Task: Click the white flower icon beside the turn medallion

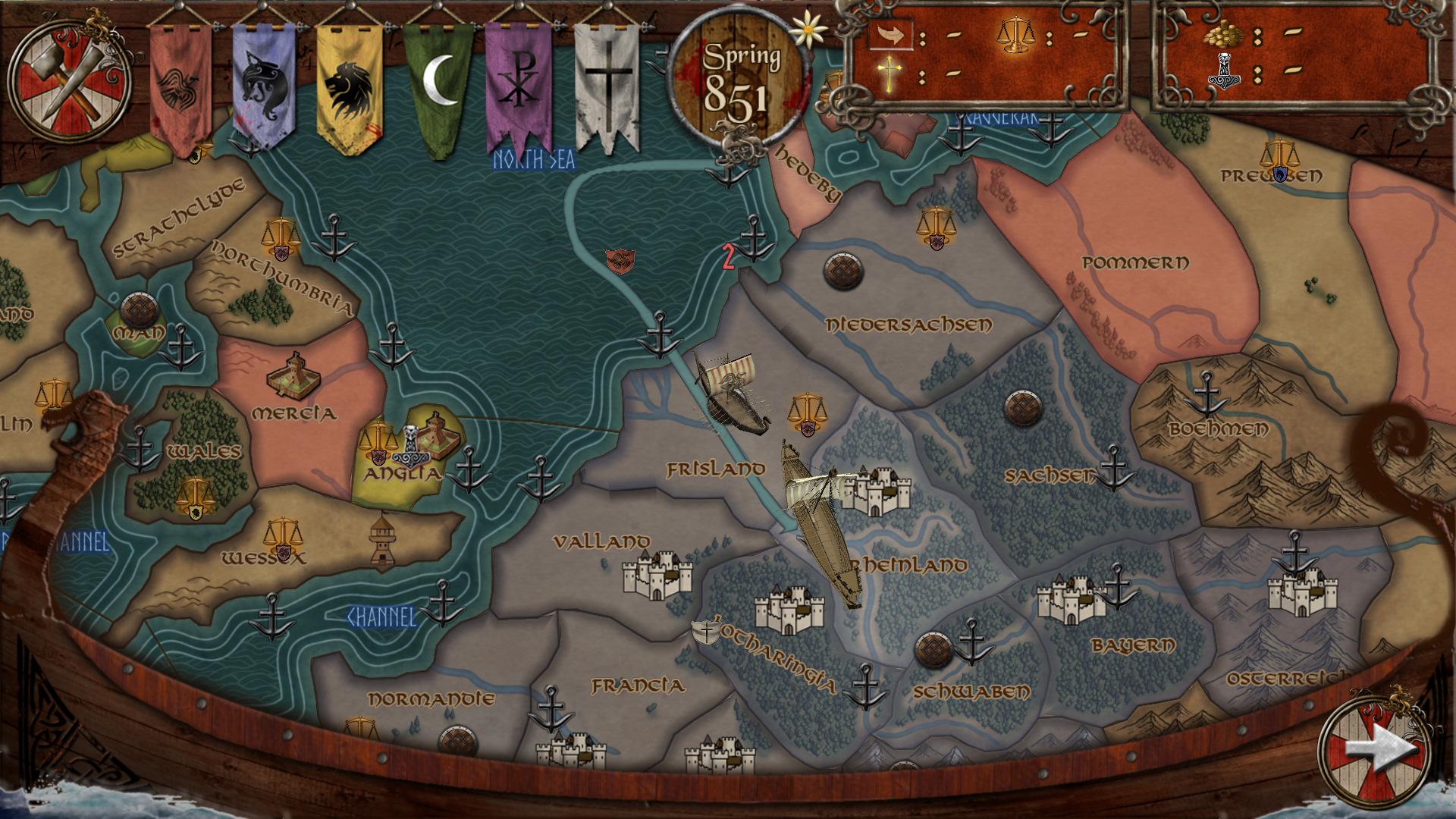Action: pyautogui.click(x=806, y=29)
